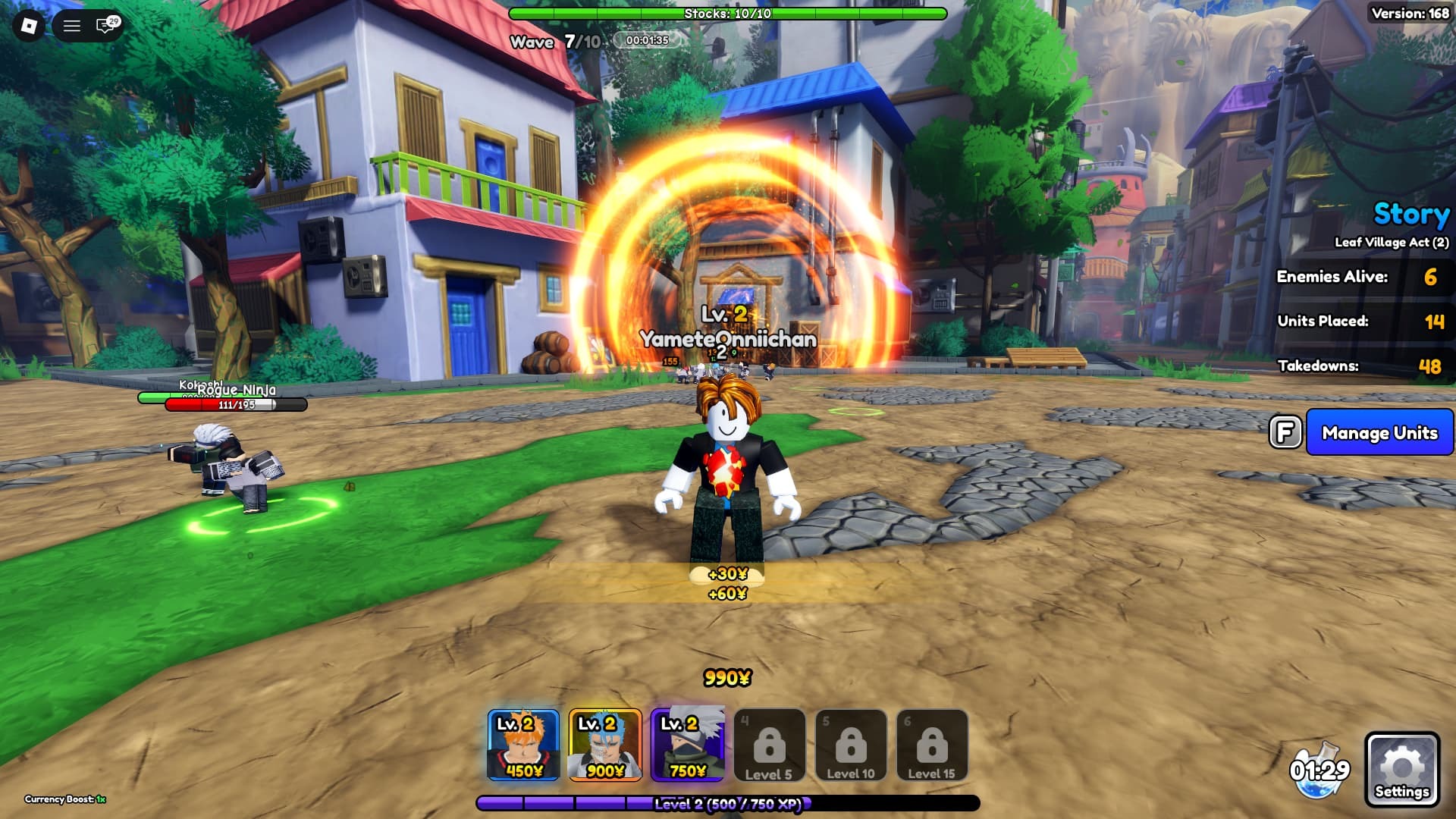This screenshot has height=819, width=1456.
Task: Select the blue-haired 900¥ unit slot
Action: (604, 745)
